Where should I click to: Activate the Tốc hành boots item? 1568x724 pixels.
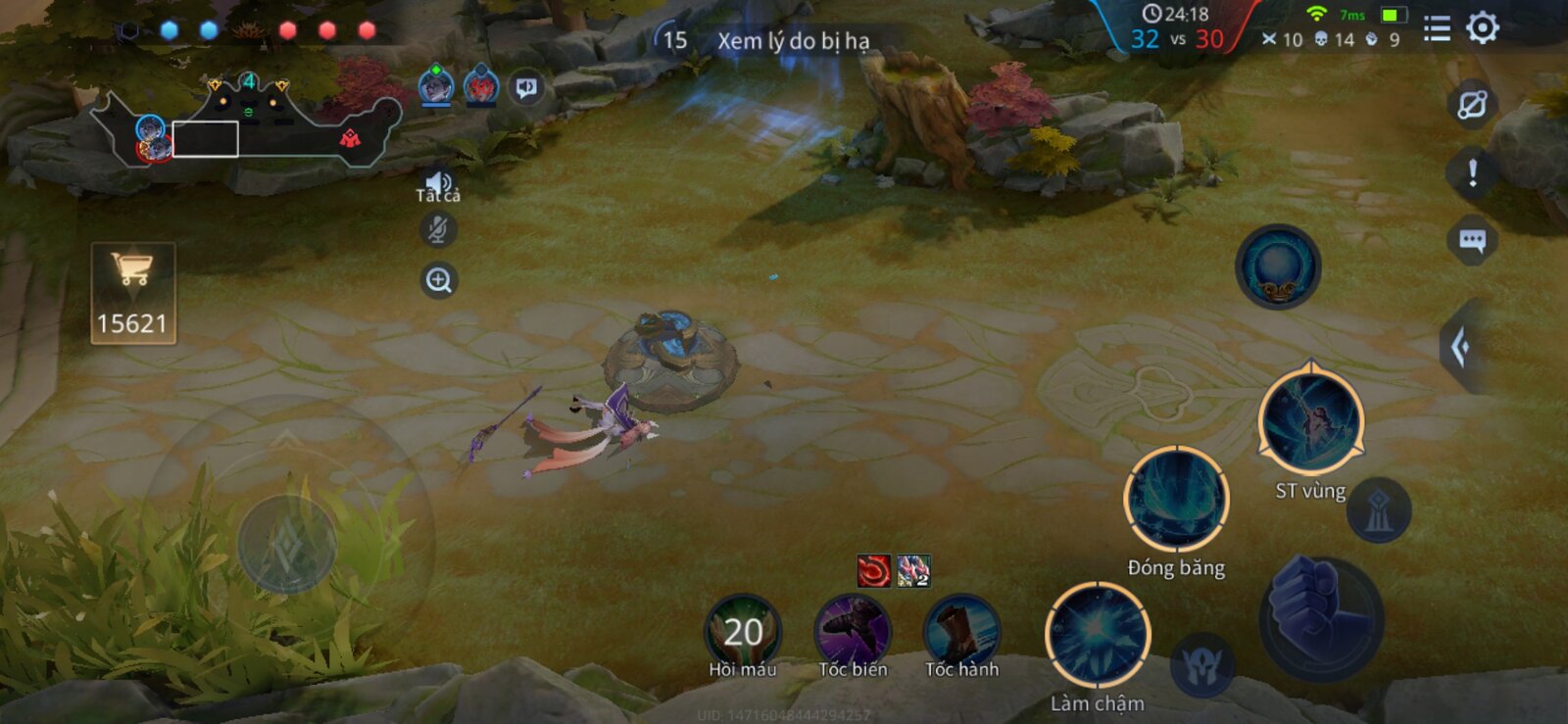[x=961, y=632]
